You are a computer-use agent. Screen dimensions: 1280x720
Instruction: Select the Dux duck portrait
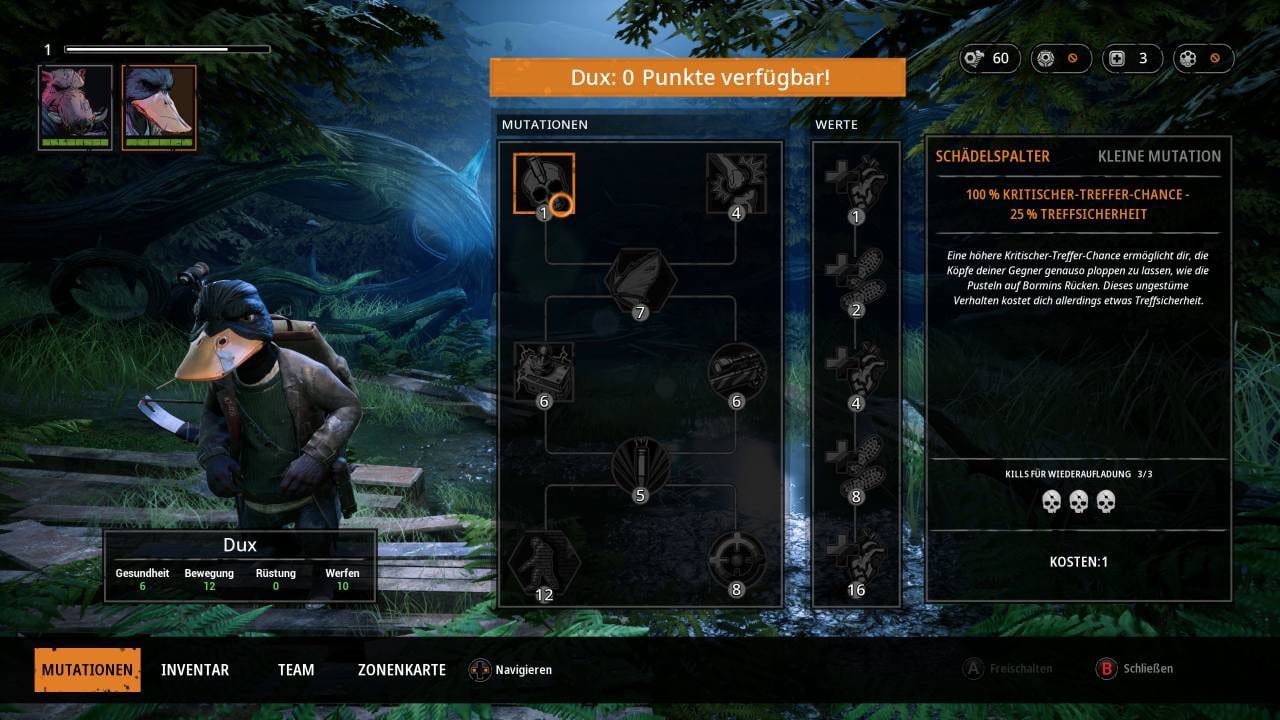tap(159, 106)
